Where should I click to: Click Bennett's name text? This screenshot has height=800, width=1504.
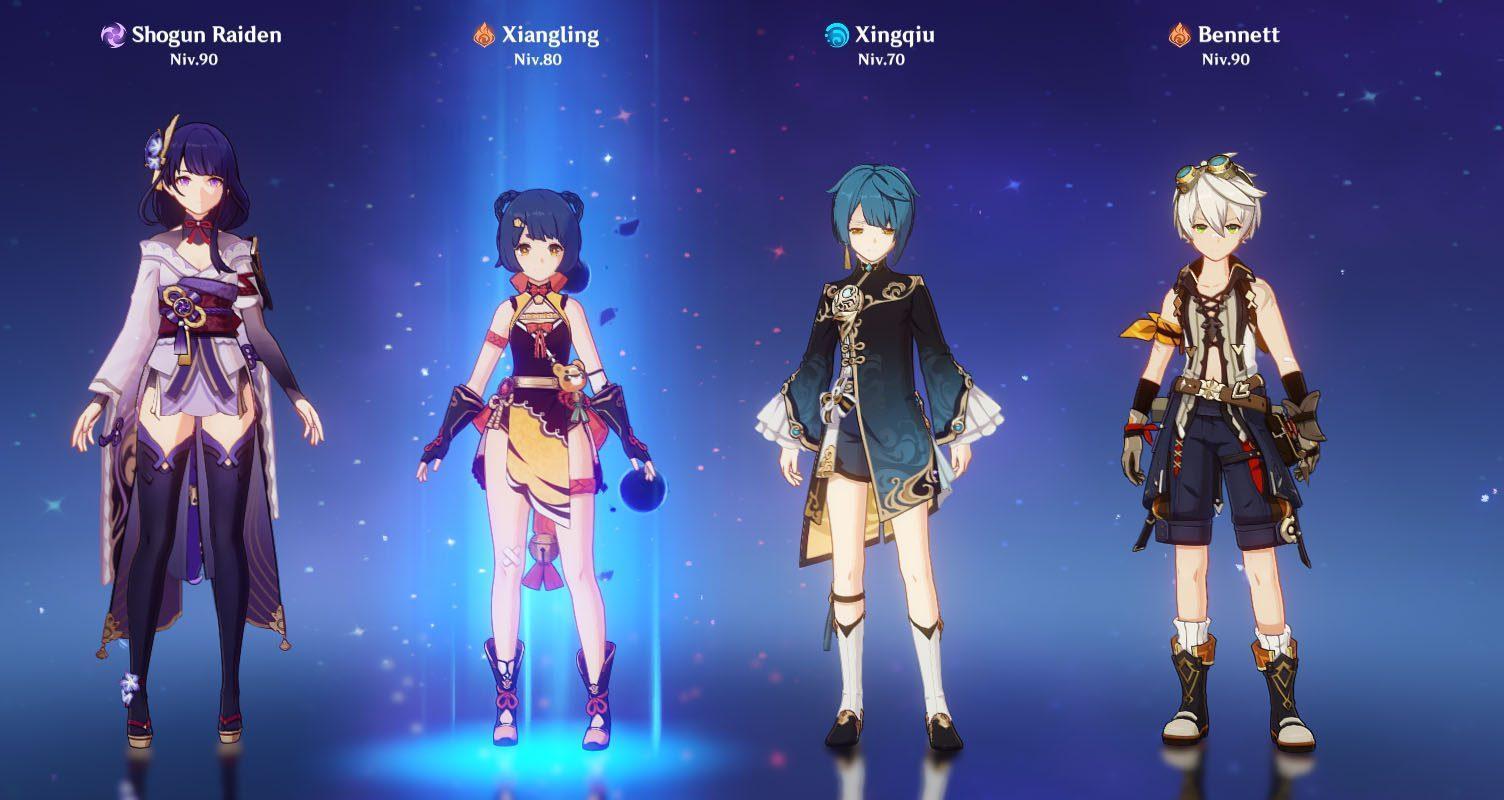1240,33
